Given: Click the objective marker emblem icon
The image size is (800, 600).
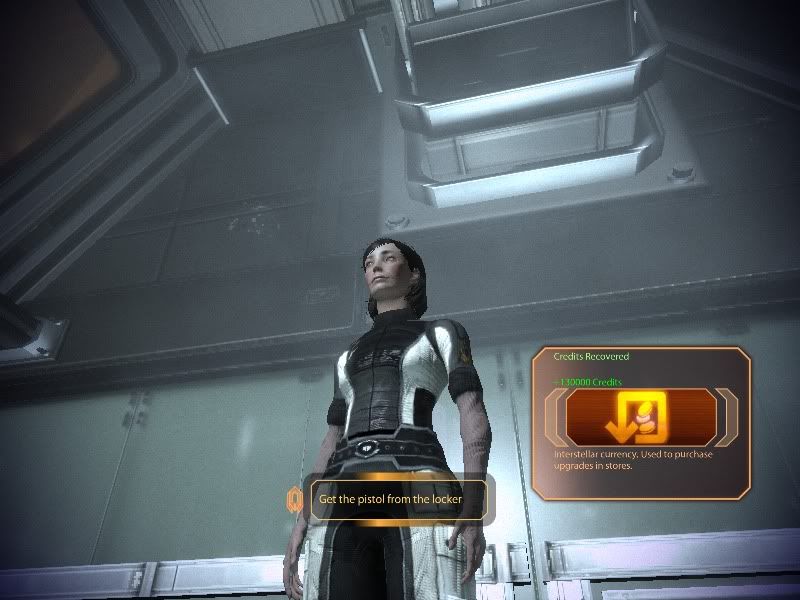Looking at the screenshot, I should click(x=295, y=497).
